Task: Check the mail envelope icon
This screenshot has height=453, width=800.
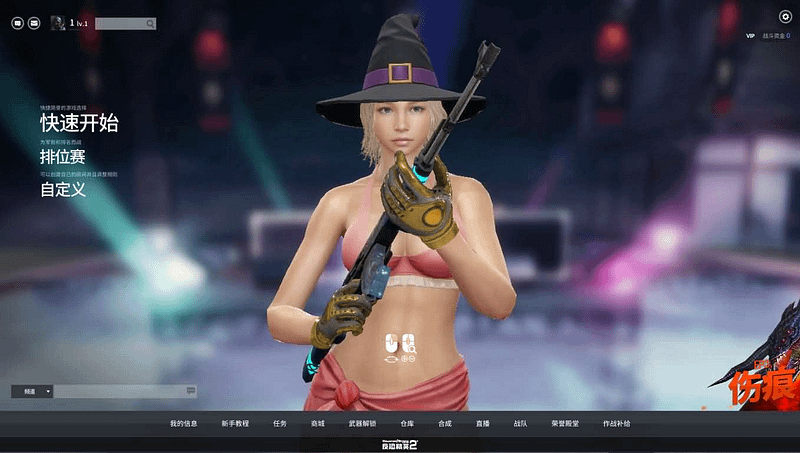Action: click(34, 23)
